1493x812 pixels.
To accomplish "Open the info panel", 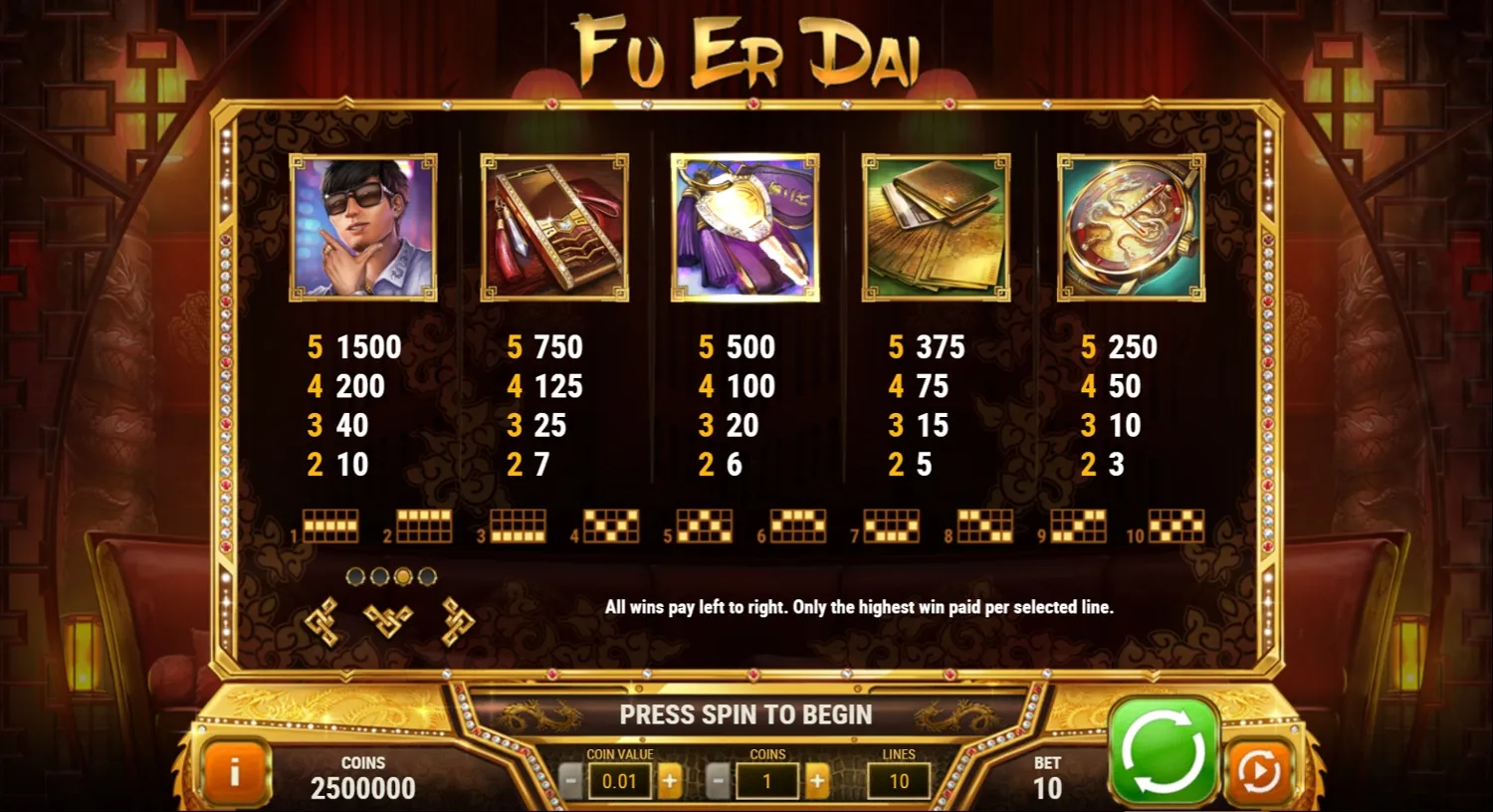I will pyautogui.click(x=235, y=774).
